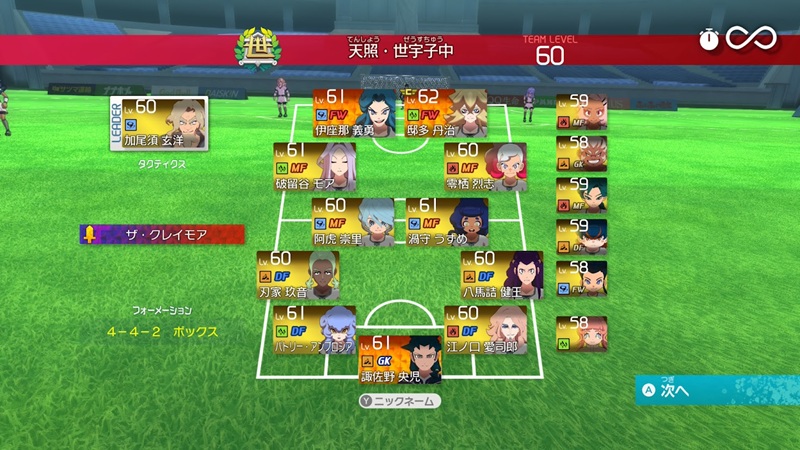The image size is (800, 450).
Task: Pick defender 刃家 玖音's card
Action: pyautogui.click(x=297, y=275)
